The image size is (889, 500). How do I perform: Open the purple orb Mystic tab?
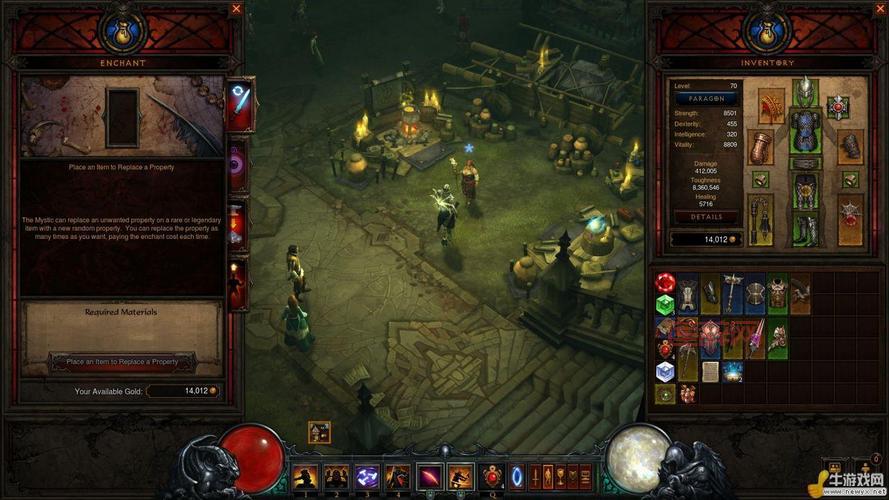pos(239,165)
